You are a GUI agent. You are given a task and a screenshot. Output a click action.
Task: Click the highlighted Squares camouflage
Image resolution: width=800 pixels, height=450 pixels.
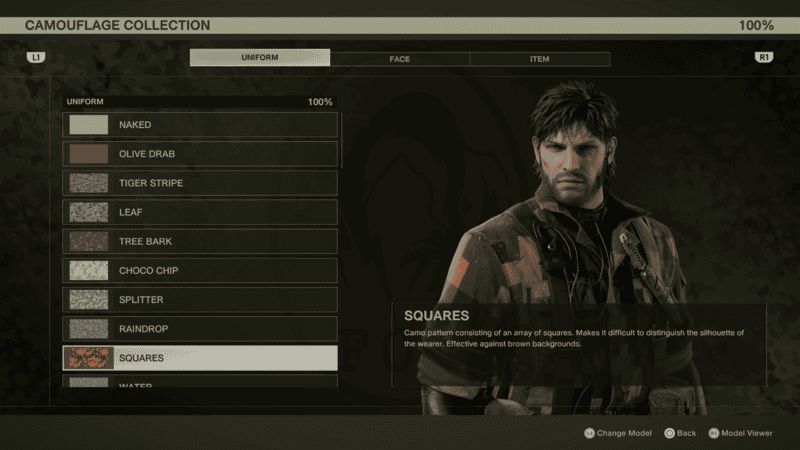[200, 357]
